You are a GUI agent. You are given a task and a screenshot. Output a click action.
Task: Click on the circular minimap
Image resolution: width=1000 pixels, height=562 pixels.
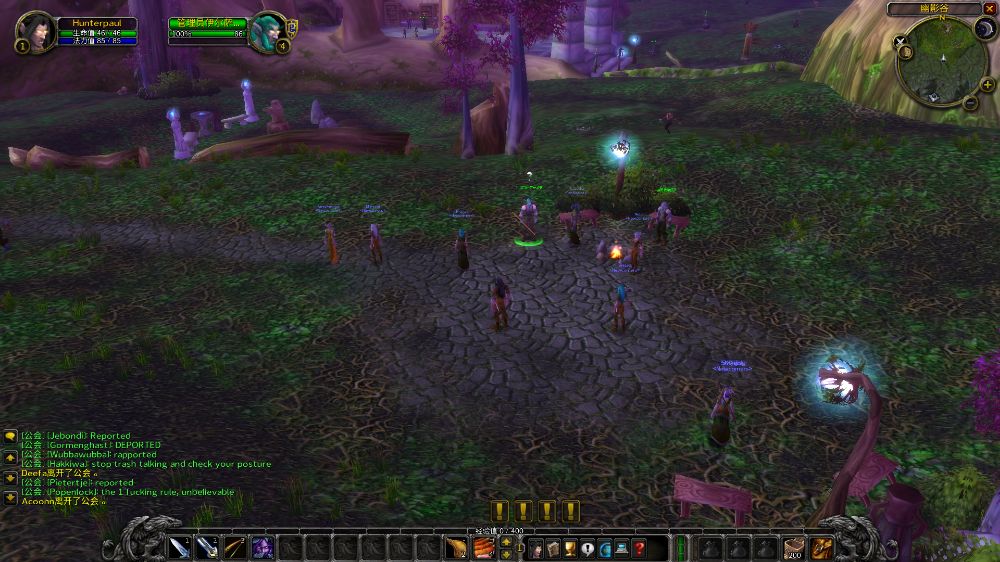(942, 60)
